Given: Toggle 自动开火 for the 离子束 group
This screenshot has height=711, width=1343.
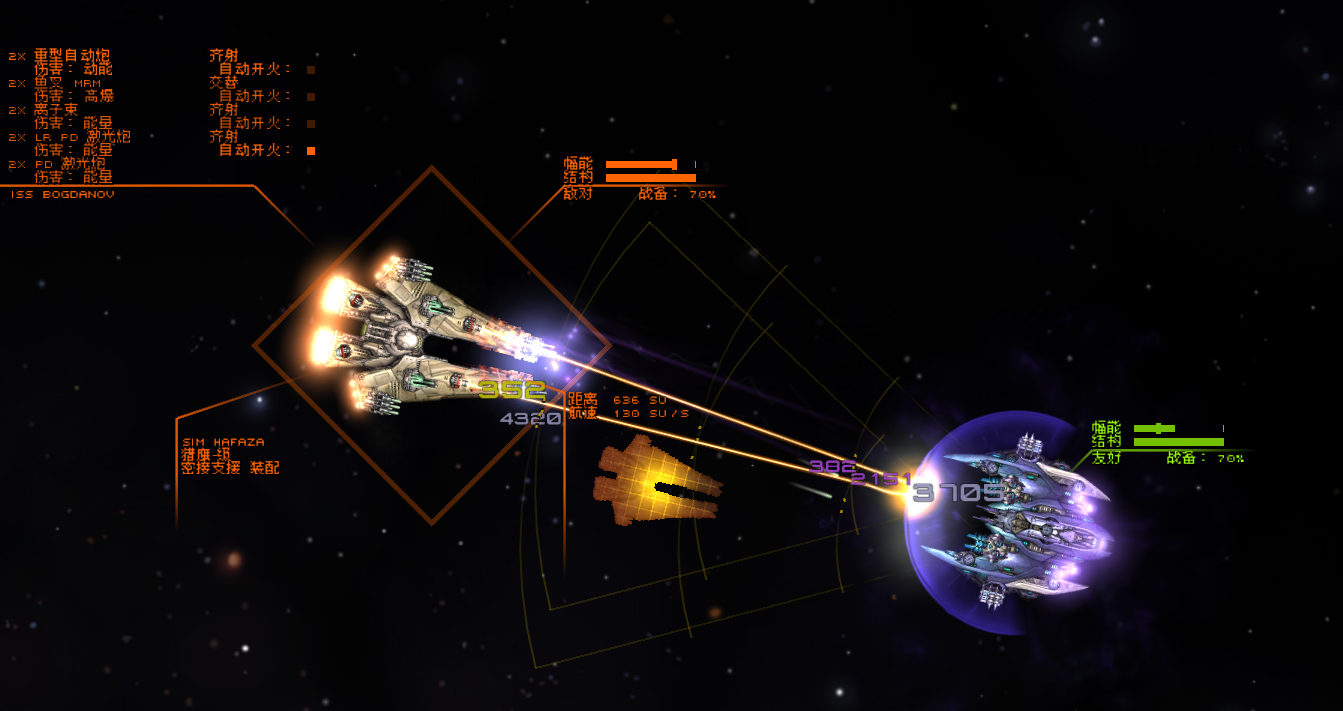Looking at the screenshot, I should point(311,124).
